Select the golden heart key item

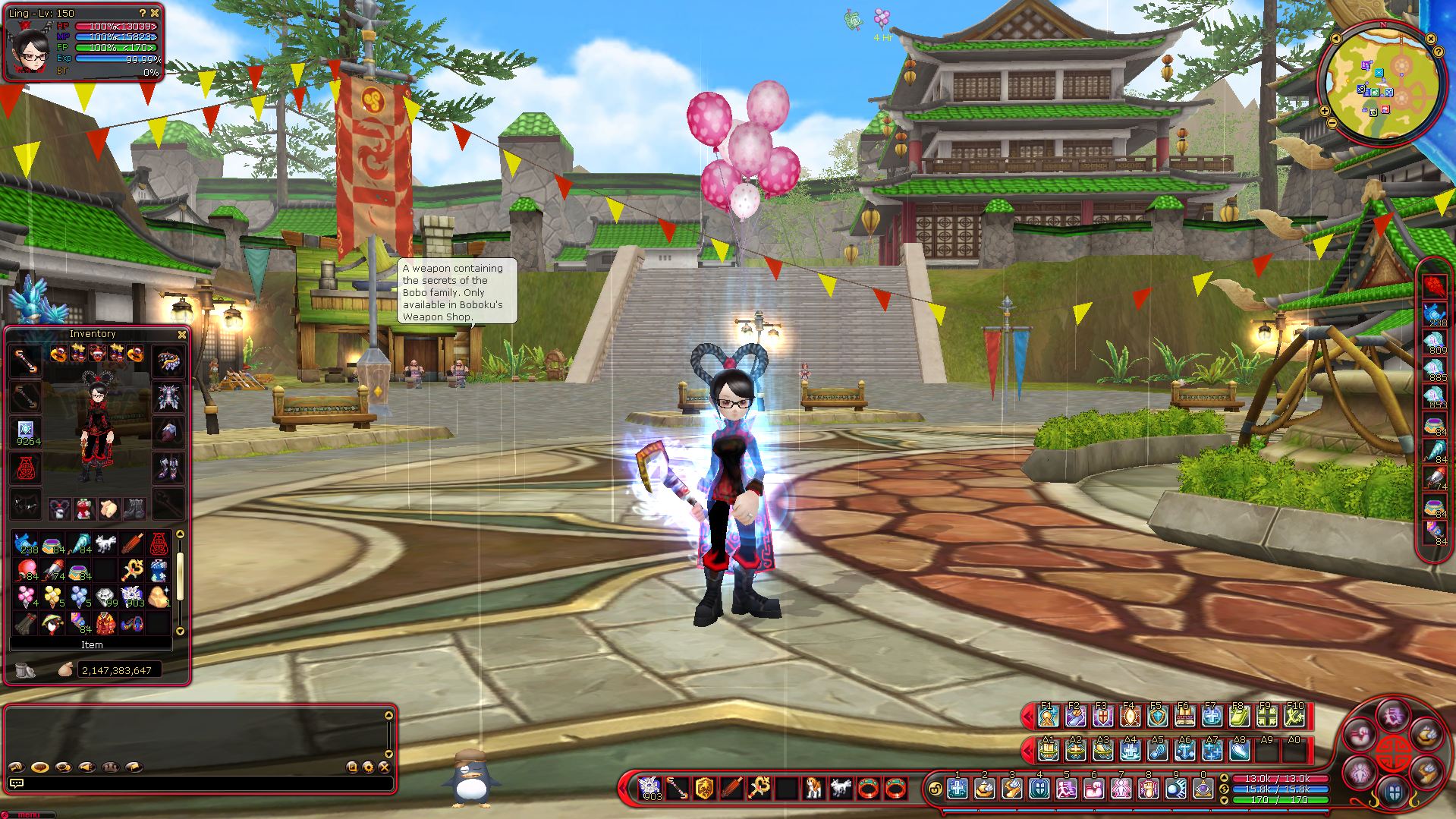point(132,570)
